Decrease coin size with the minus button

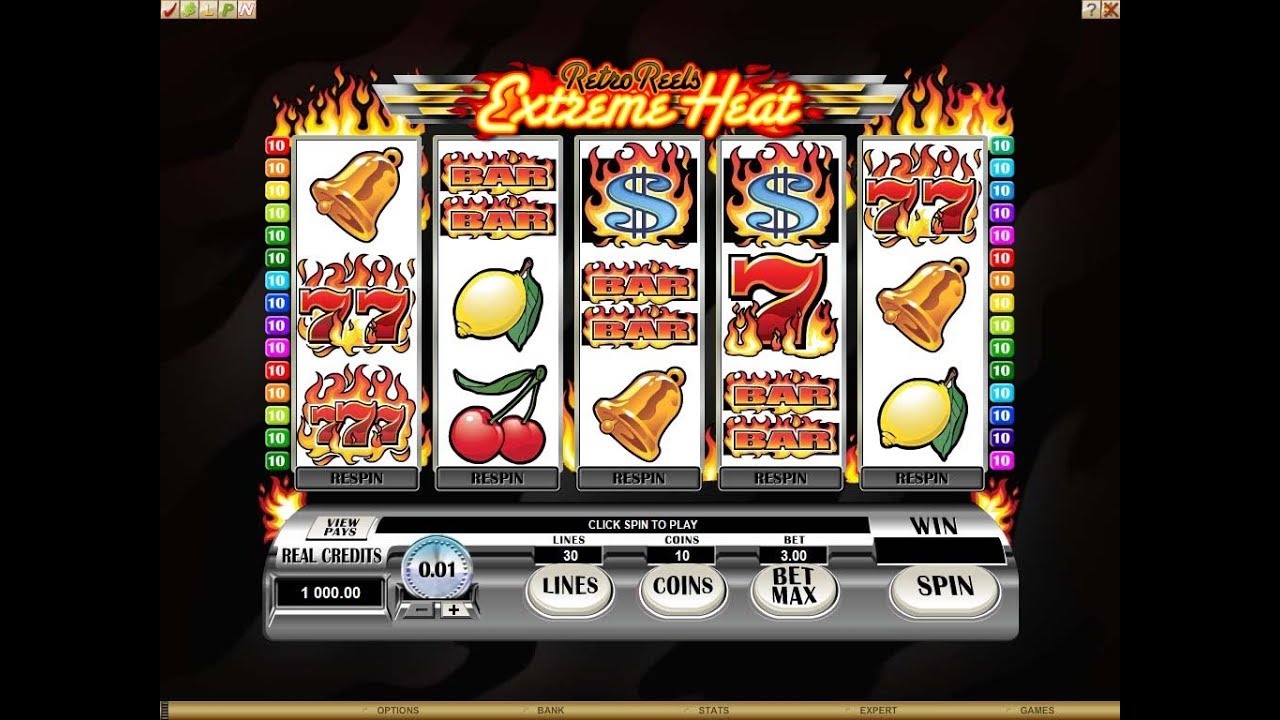(x=419, y=609)
